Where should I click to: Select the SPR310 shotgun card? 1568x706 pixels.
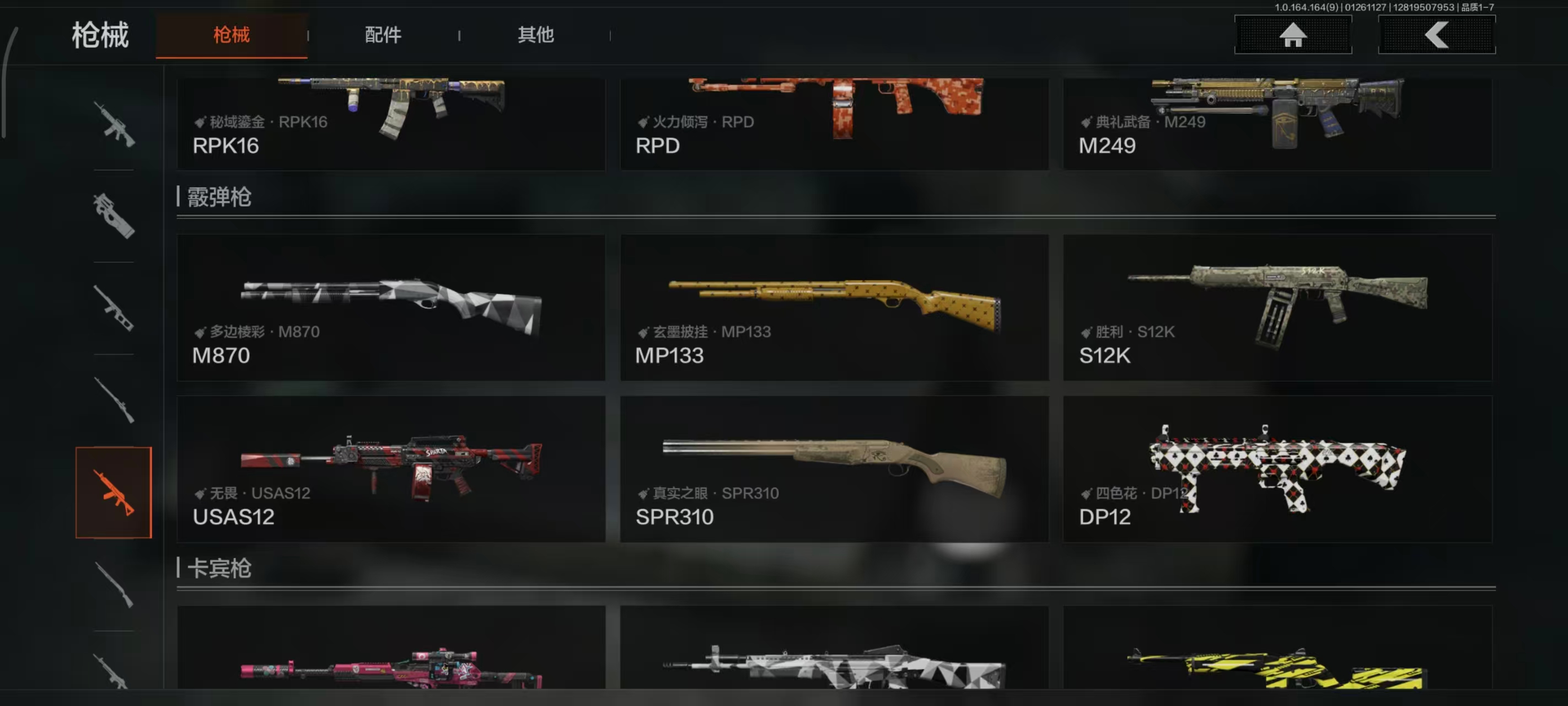[834, 469]
